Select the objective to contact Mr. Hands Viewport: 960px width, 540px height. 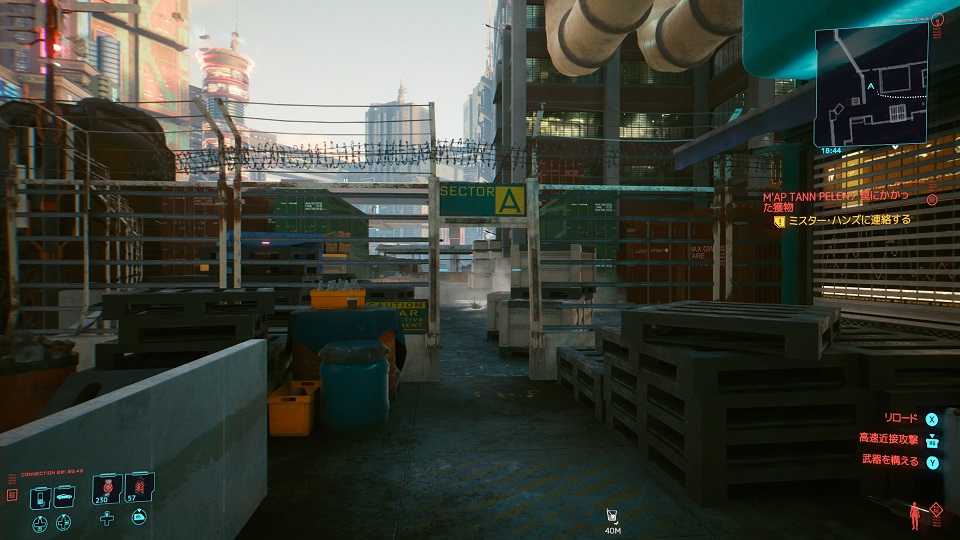click(x=848, y=220)
